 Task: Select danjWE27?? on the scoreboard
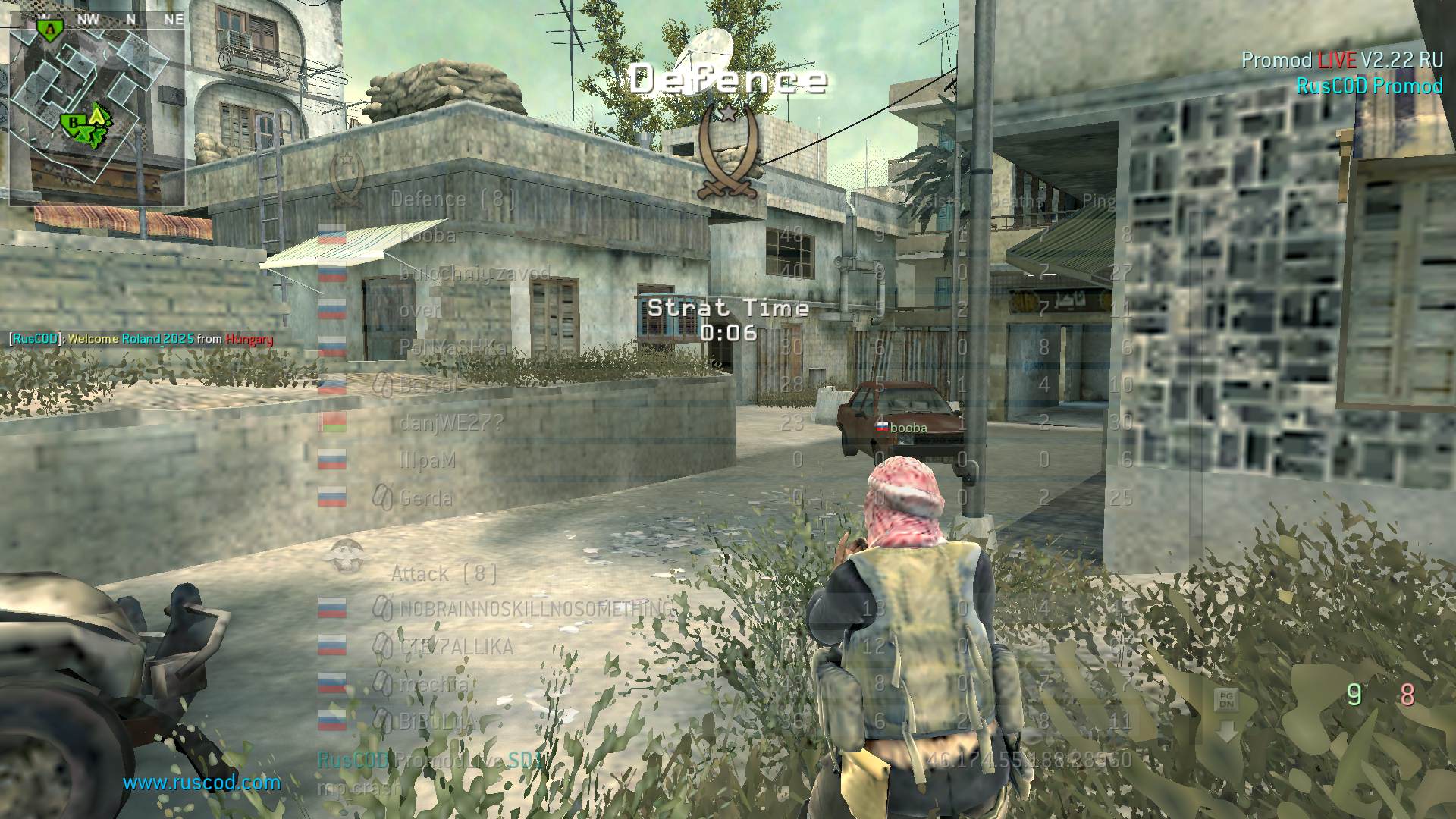(451, 422)
